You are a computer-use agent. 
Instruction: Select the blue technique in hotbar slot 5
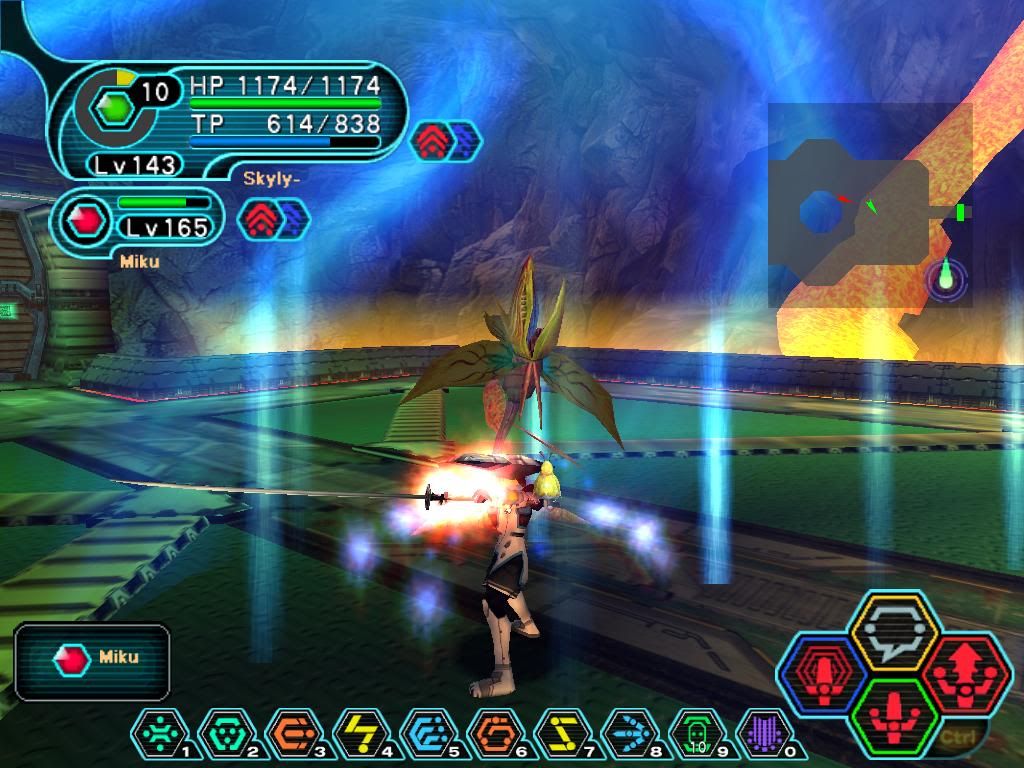coord(424,735)
